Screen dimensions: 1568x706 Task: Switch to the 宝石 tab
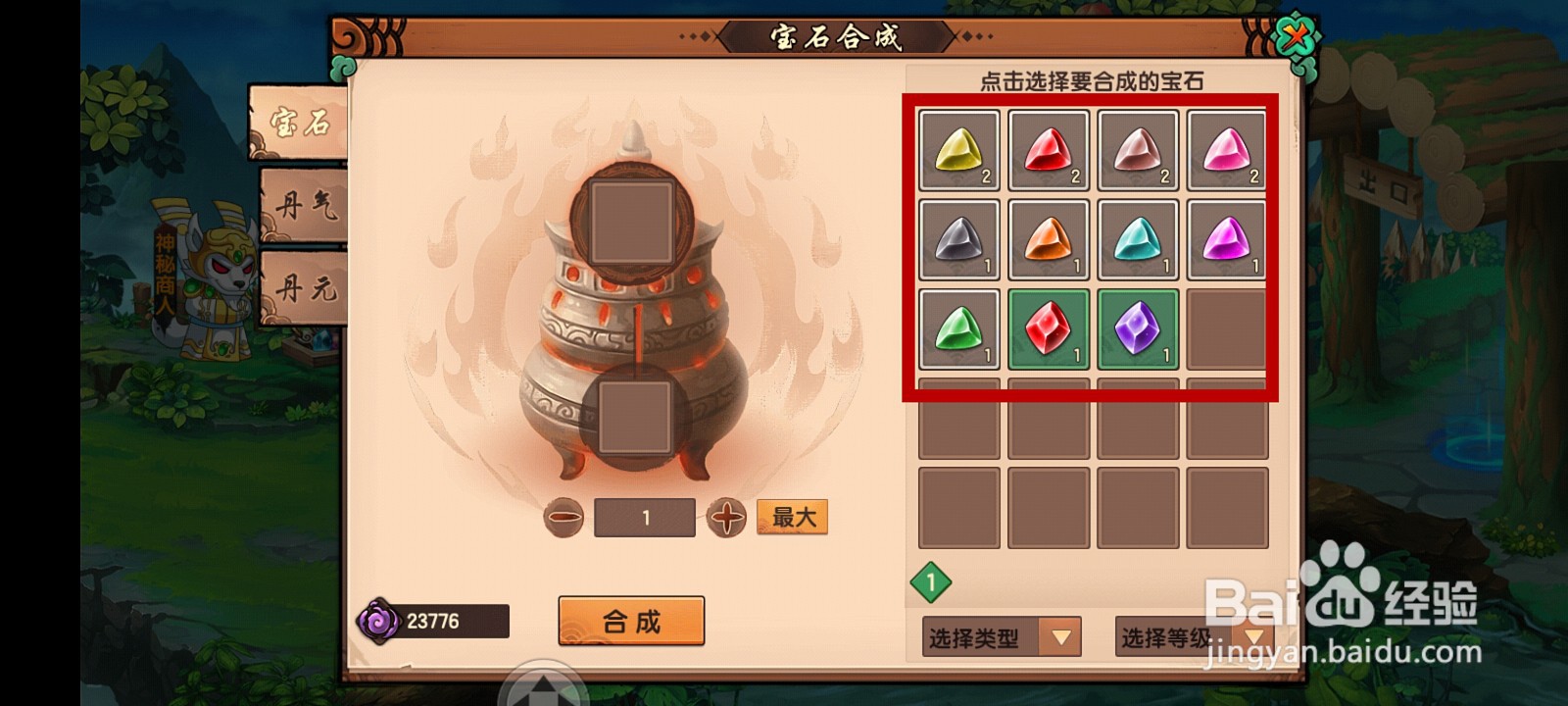299,123
